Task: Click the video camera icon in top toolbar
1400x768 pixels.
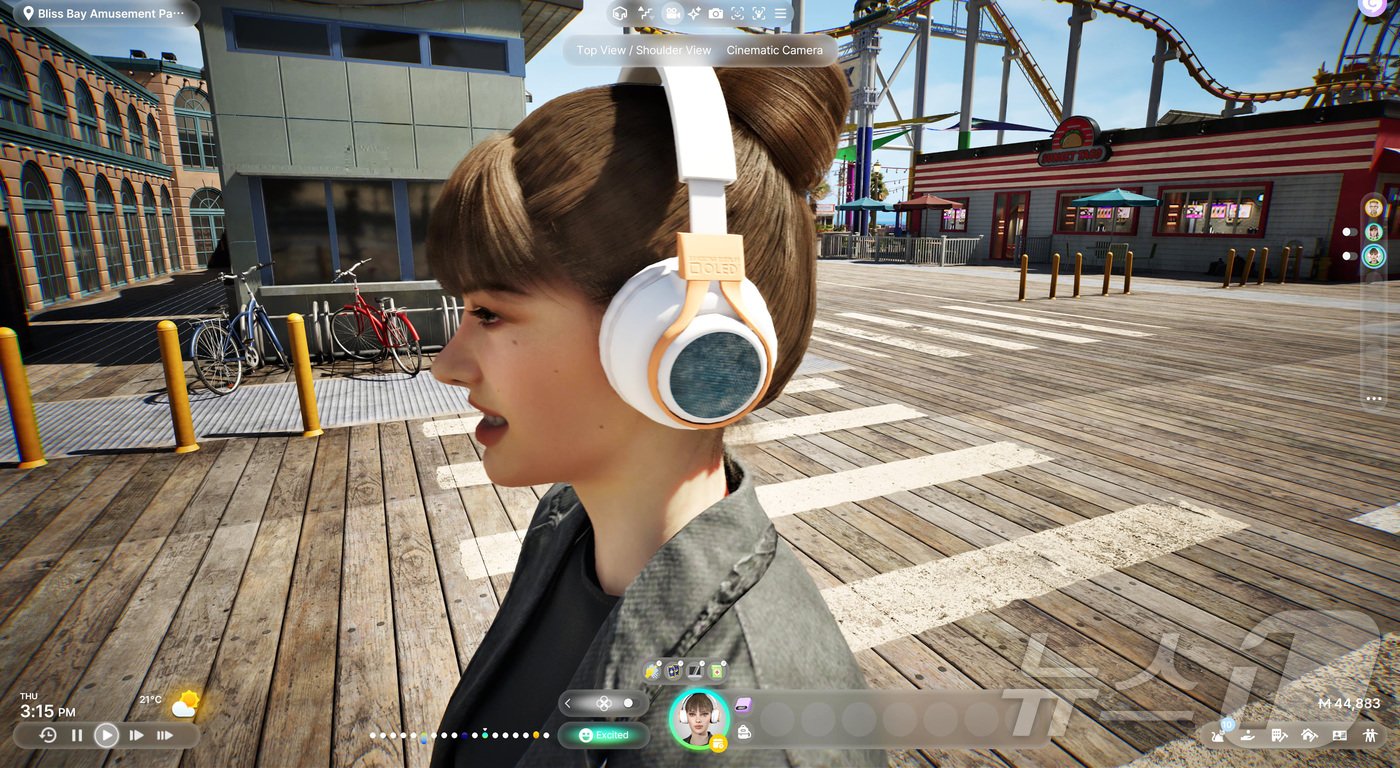Action: pyautogui.click(x=672, y=14)
